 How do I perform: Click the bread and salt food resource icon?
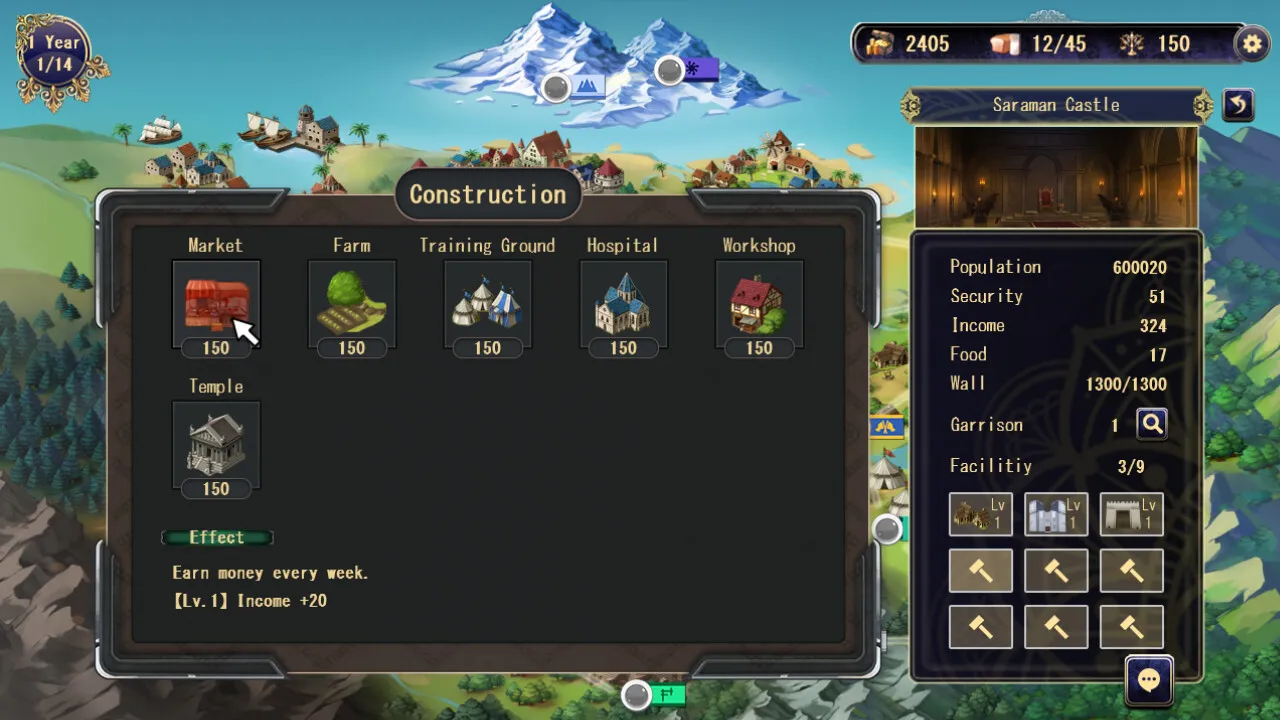tap(1006, 43)
